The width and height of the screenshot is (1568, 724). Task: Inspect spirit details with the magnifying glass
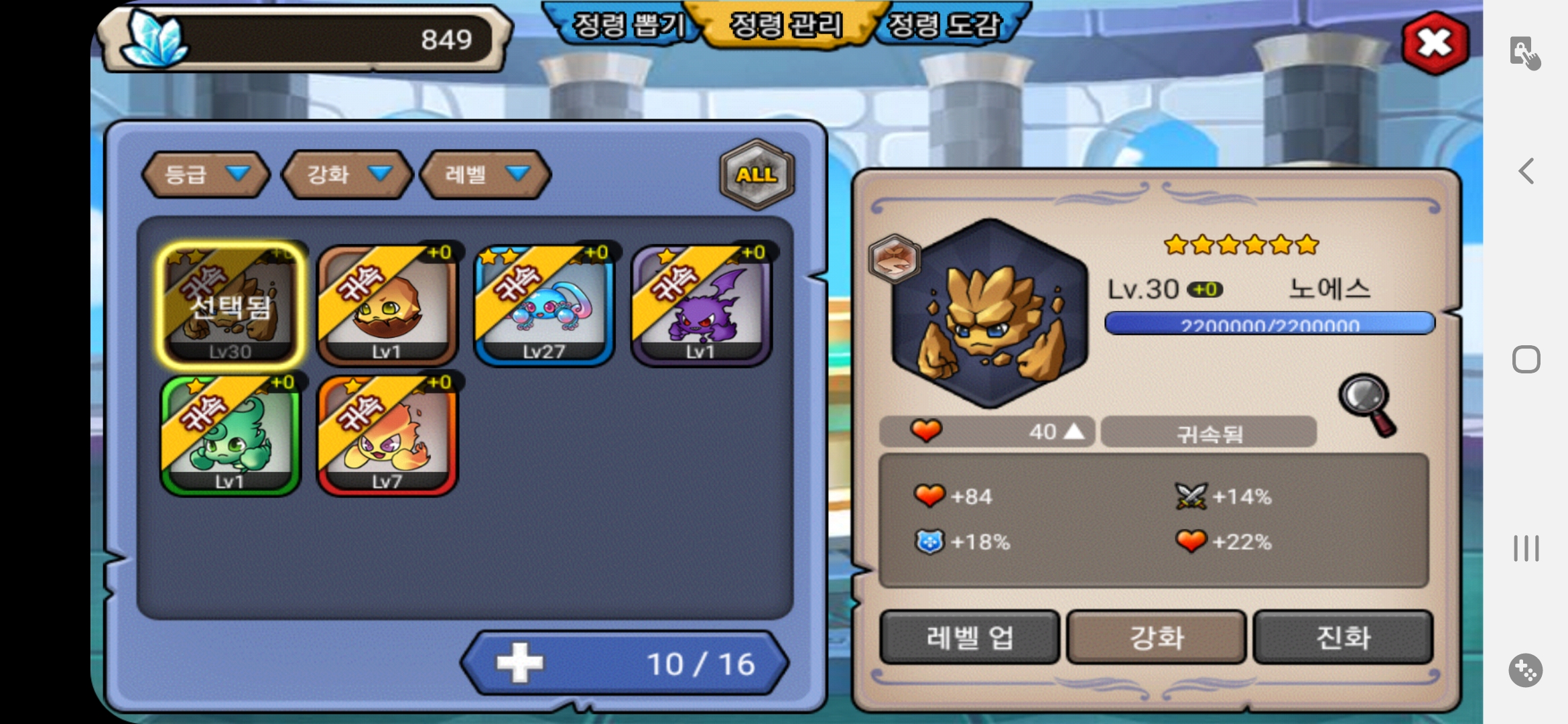click(1367, 404)
